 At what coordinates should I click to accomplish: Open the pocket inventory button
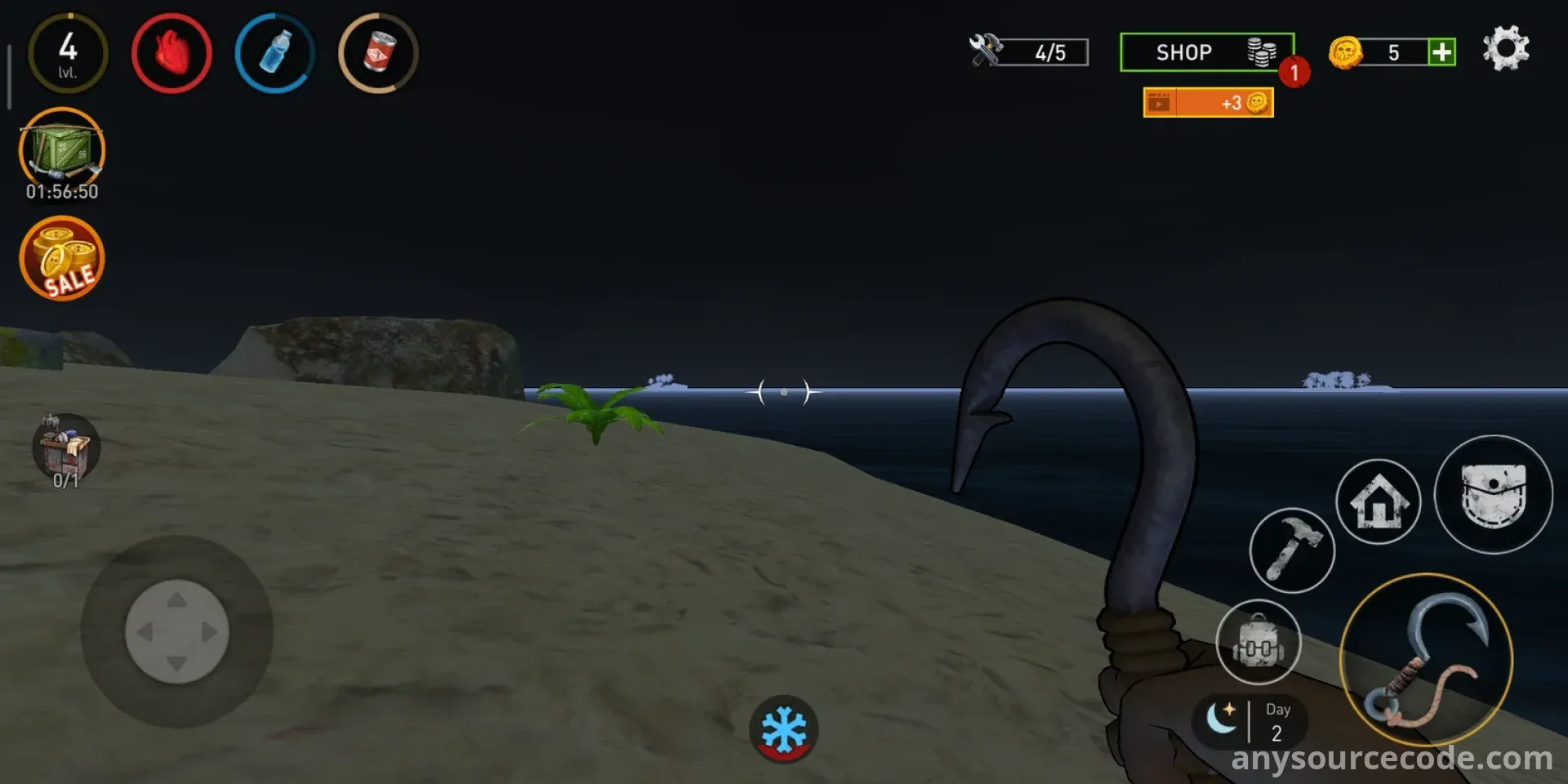coord(1493,495)
